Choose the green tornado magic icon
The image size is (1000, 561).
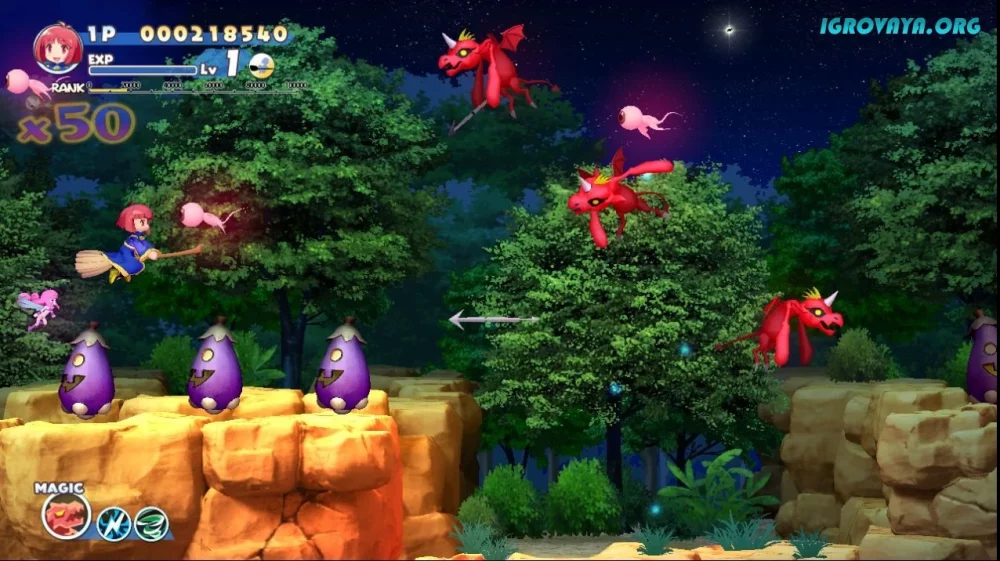[x=151, y=523]
